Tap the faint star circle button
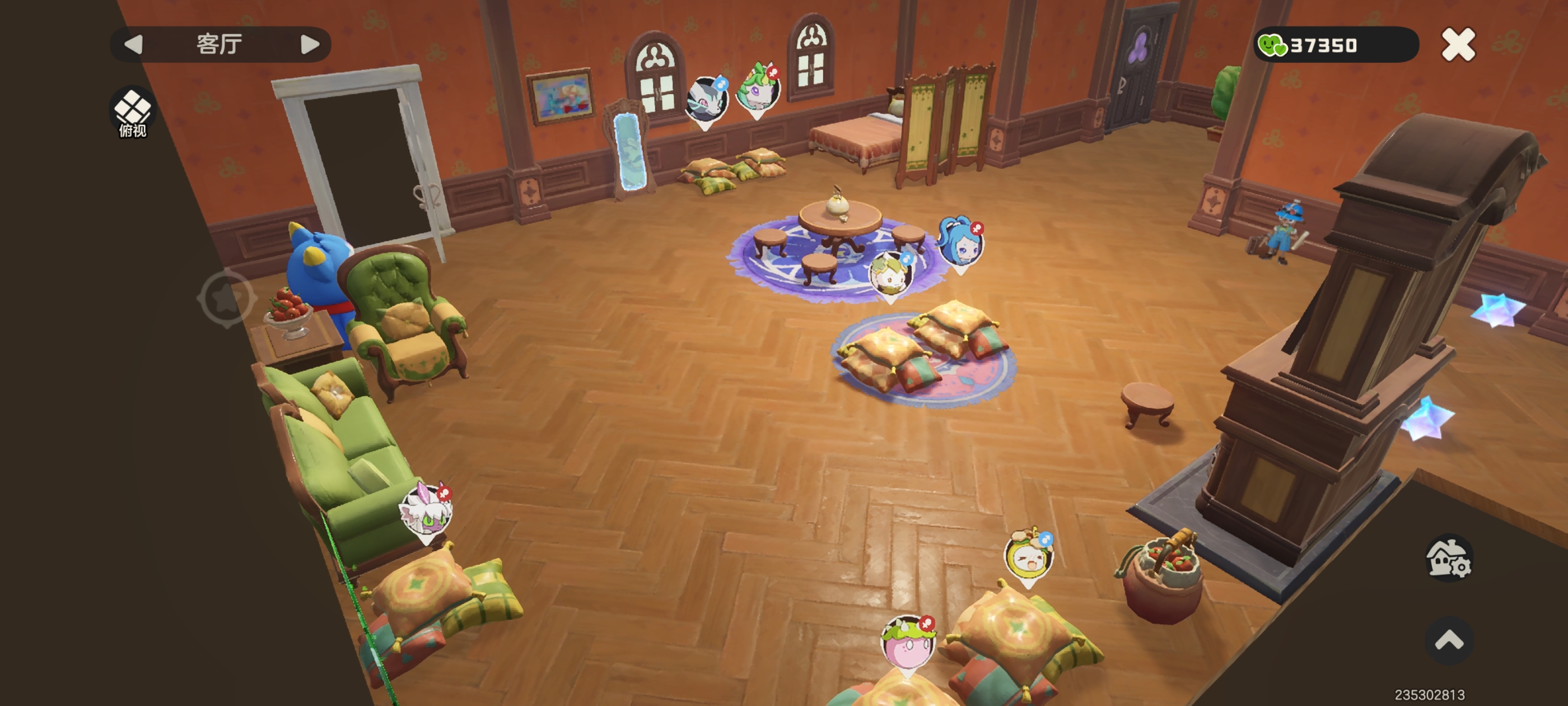Viewport: 1568px width, 706px height. (x=226, y=298)
